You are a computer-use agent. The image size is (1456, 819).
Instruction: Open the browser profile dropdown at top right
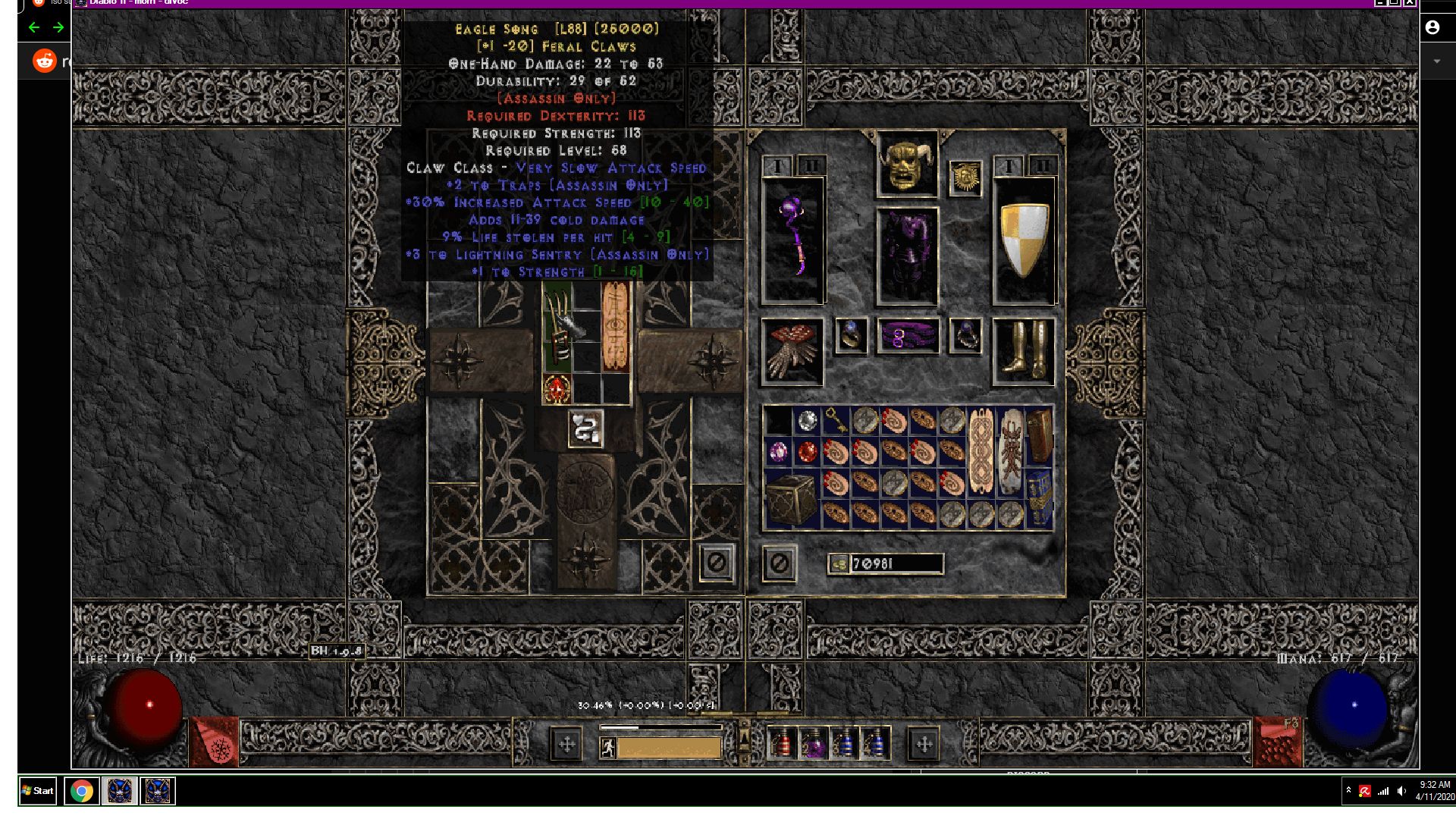click(1432, 29)
